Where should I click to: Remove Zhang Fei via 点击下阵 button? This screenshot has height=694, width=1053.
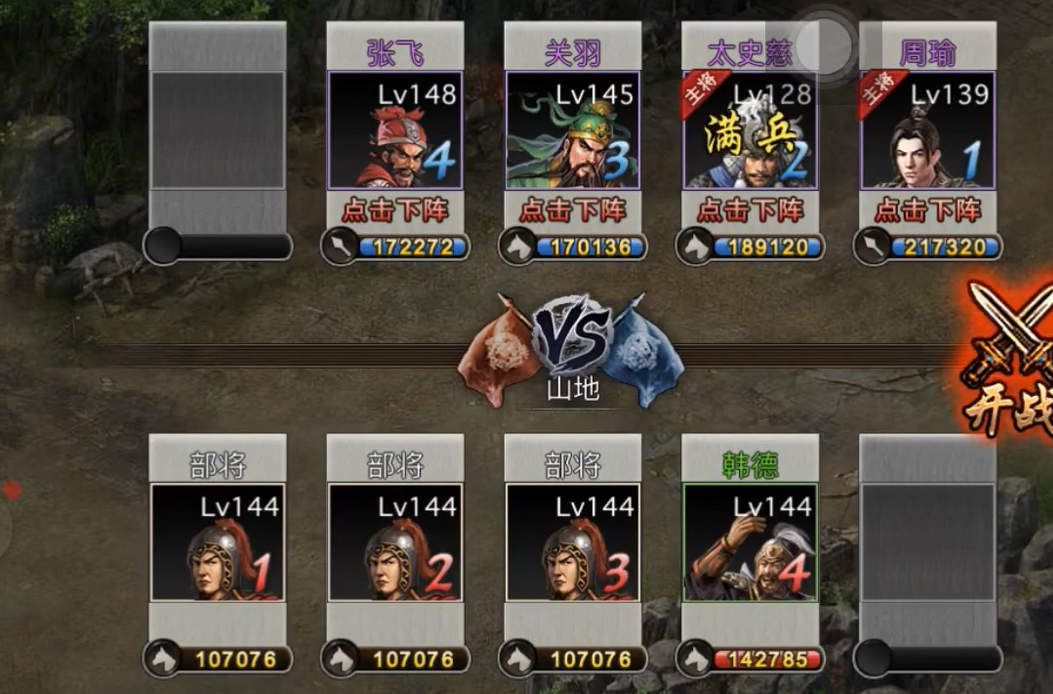[x=395, y=210]
